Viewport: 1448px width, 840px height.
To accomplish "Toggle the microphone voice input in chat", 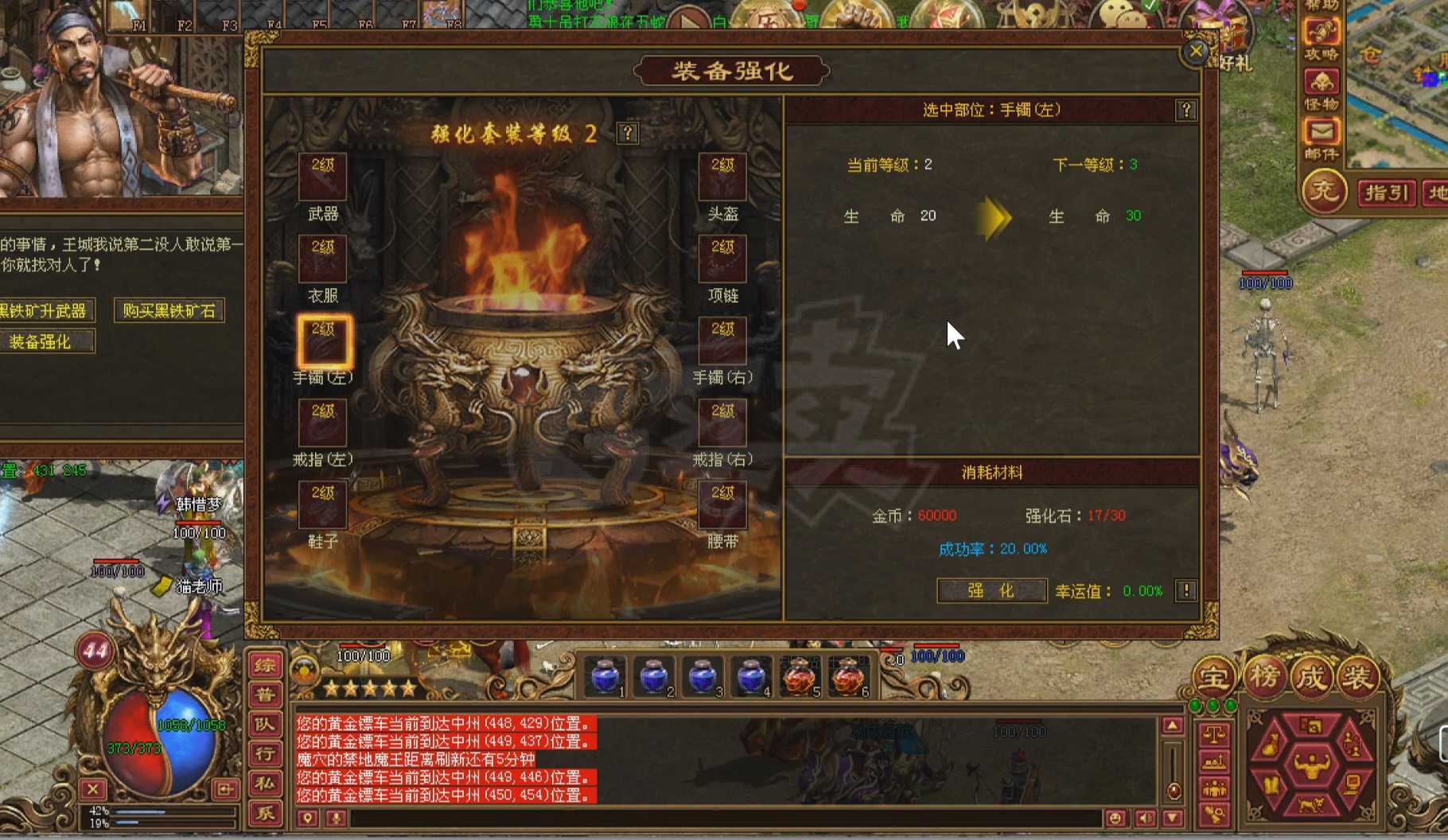I will (x=337, y=818).
